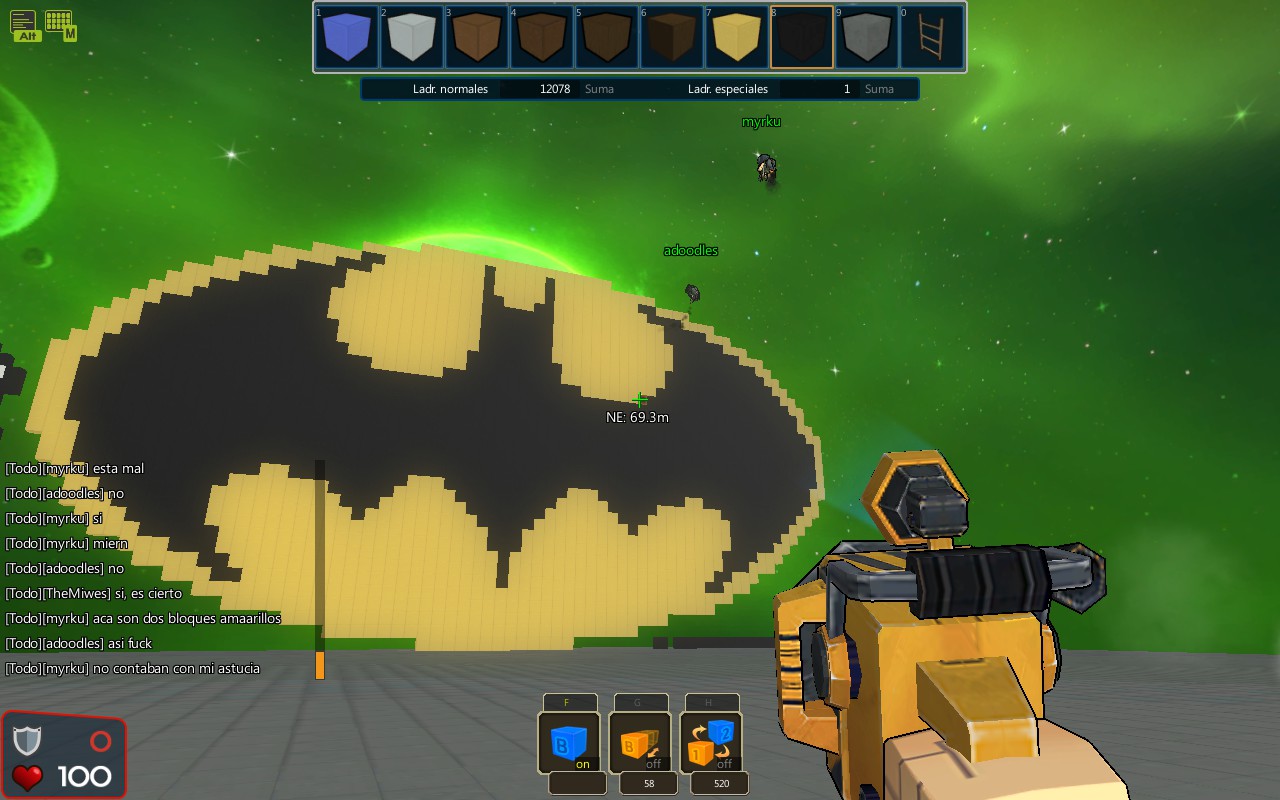The width and height of the screenshot is (1280, 800).
Task: Select the black block in hotbar slot 8
Action: point(802,37)
